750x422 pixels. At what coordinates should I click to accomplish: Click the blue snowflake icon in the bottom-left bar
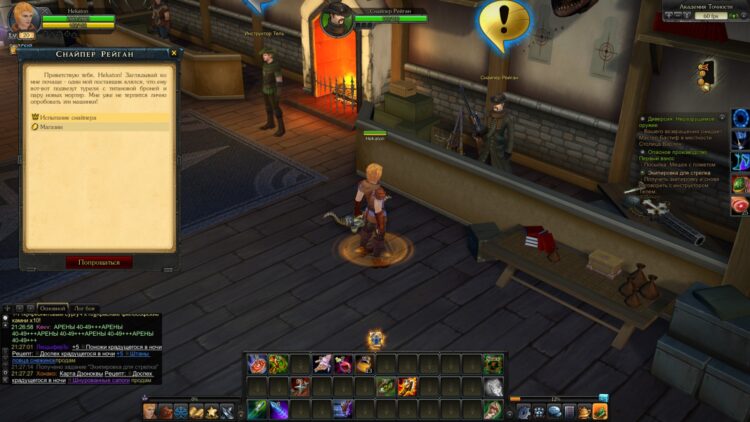[182, 411]
